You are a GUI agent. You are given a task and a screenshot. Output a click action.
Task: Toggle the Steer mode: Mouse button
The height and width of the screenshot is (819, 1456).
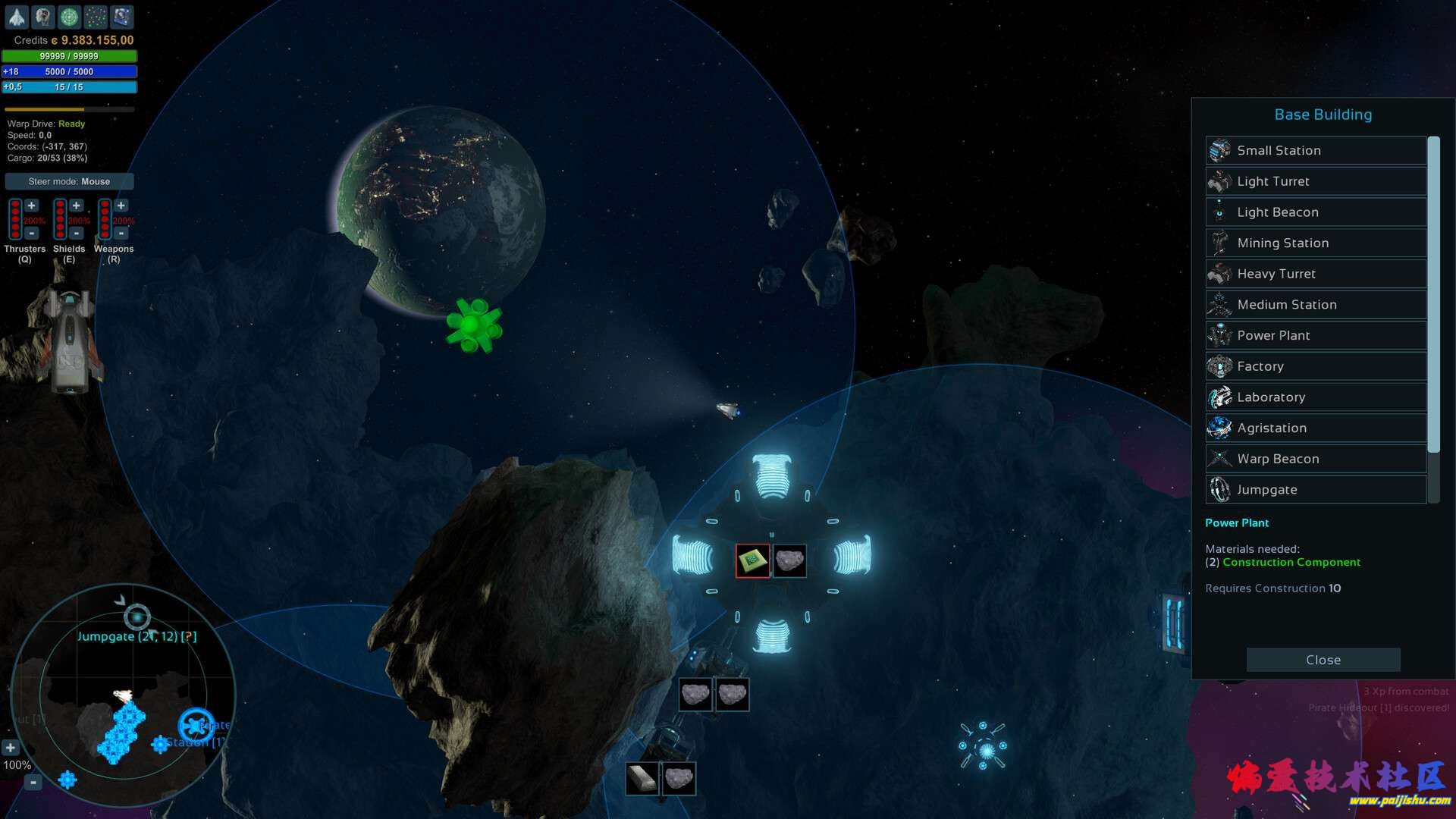tap(69, 181)
